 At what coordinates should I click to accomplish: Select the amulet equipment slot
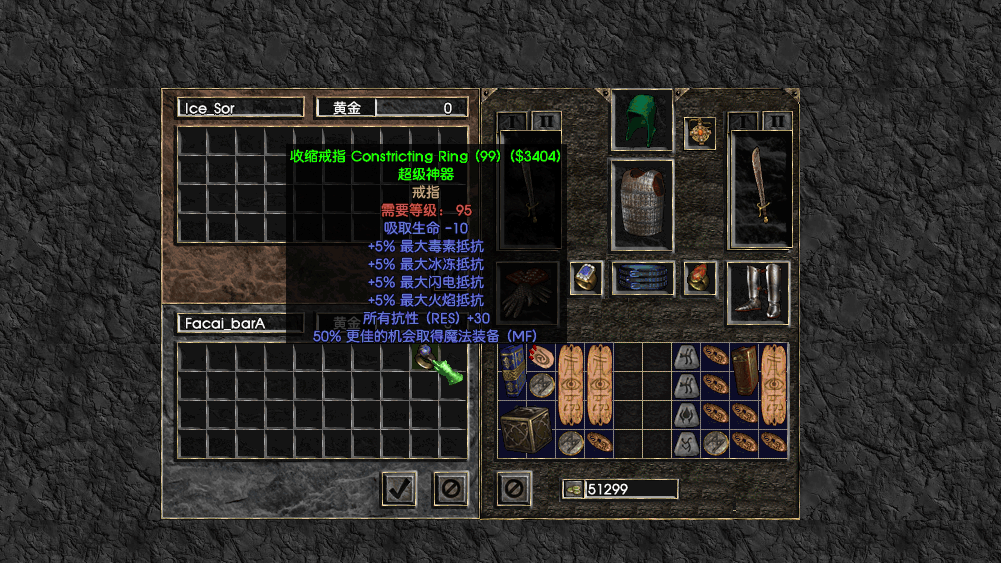[699, 133]
